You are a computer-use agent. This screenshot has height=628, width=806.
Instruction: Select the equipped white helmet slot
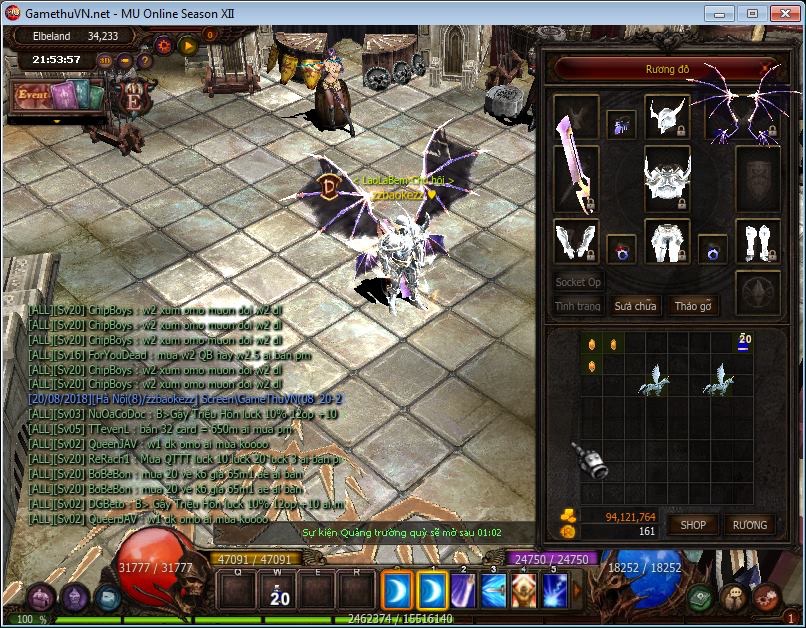[x=667, y=119]
